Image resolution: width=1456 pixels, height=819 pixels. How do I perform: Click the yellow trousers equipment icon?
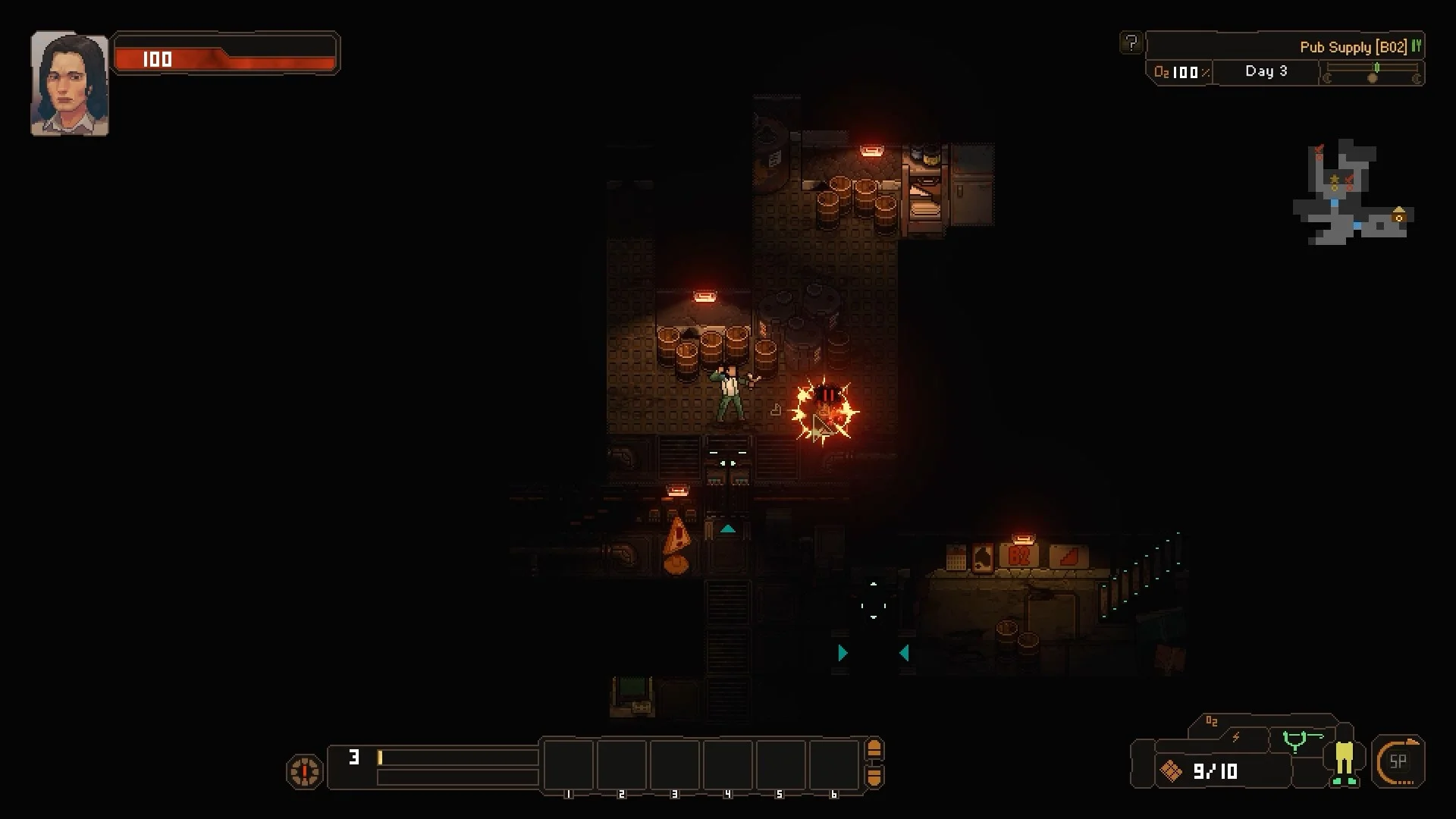pyautogui.click(x=1344, y=761)
